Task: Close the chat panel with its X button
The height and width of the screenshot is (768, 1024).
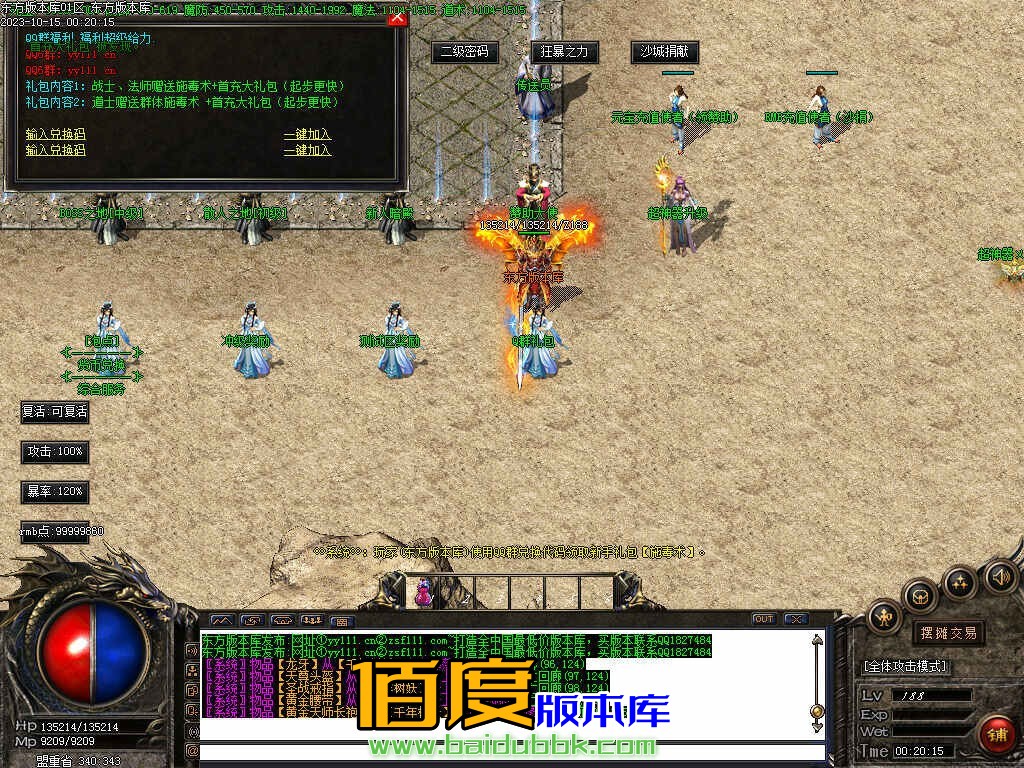Action: coord(796,619)
